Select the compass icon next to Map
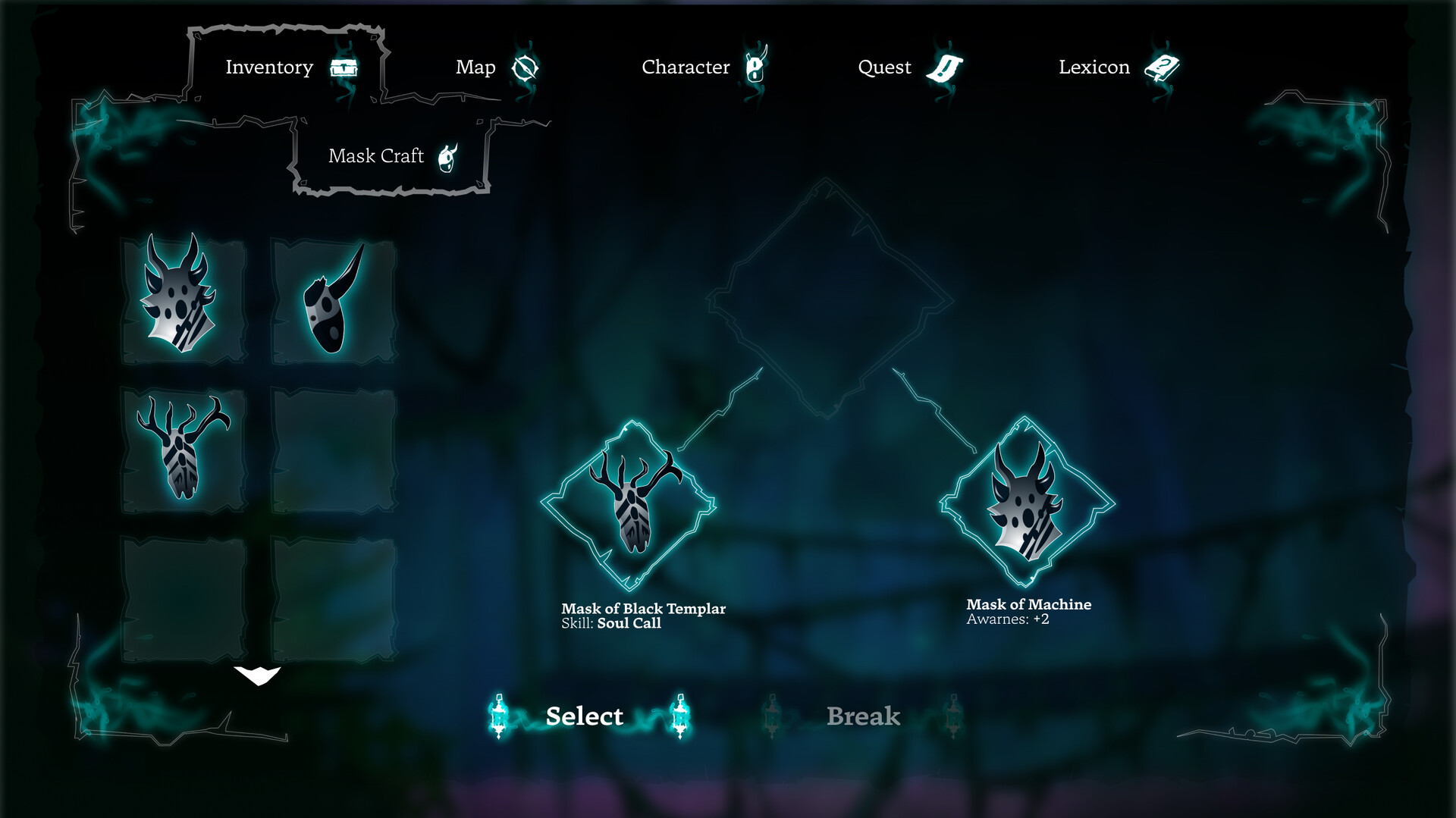 click(526, 67)
